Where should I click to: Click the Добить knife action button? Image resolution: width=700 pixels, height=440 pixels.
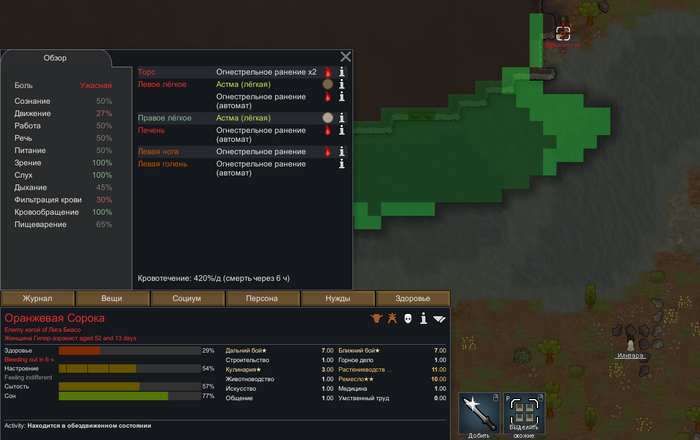pos(479,413)
